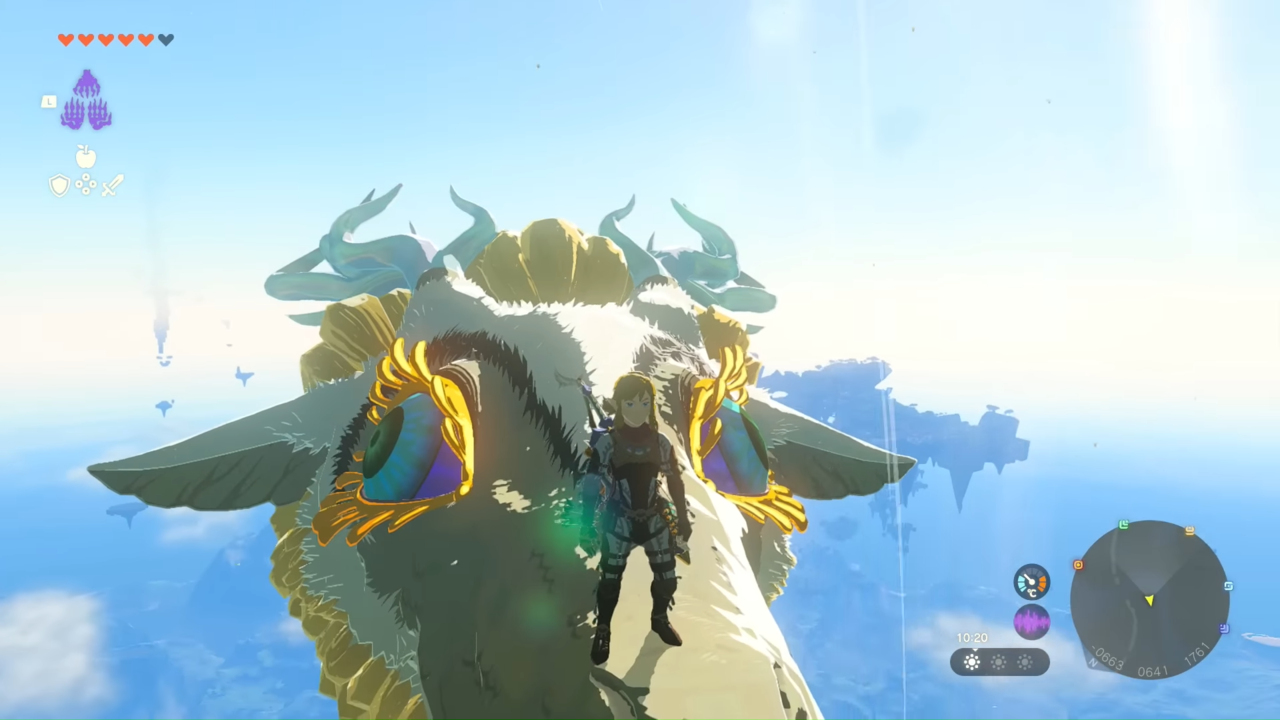The image size is (1280, 720).
Task: Click the N compass label on the minimap
Action: point(1093,662)
